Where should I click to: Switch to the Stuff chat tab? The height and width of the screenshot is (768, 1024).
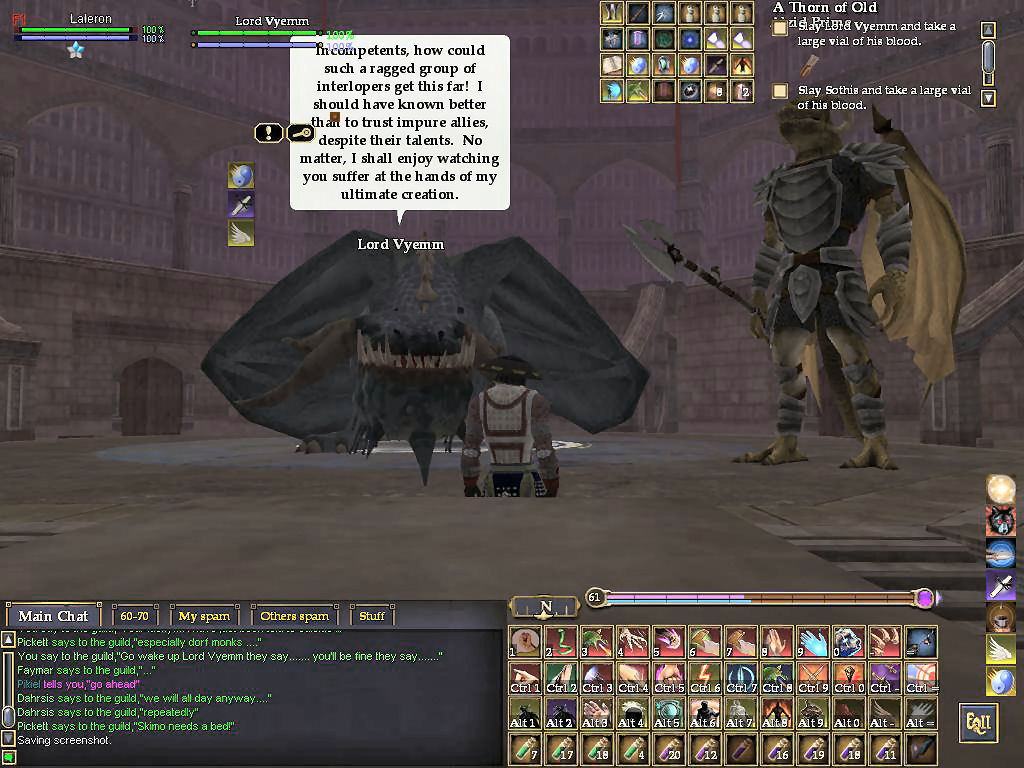coord(372,616)
